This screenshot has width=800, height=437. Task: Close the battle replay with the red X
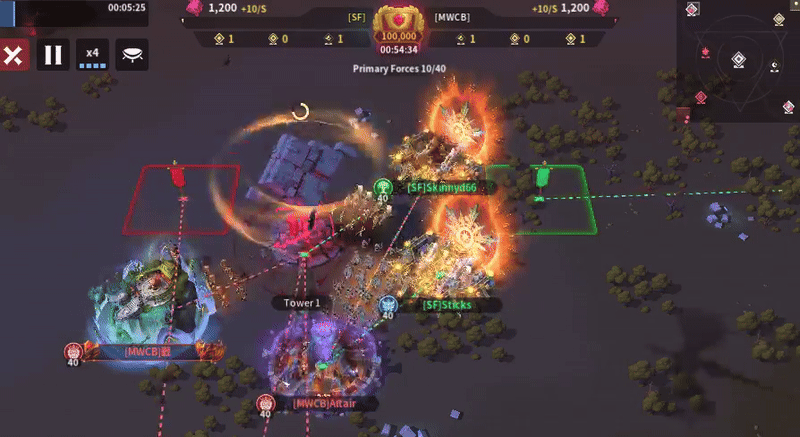[13, 55]
